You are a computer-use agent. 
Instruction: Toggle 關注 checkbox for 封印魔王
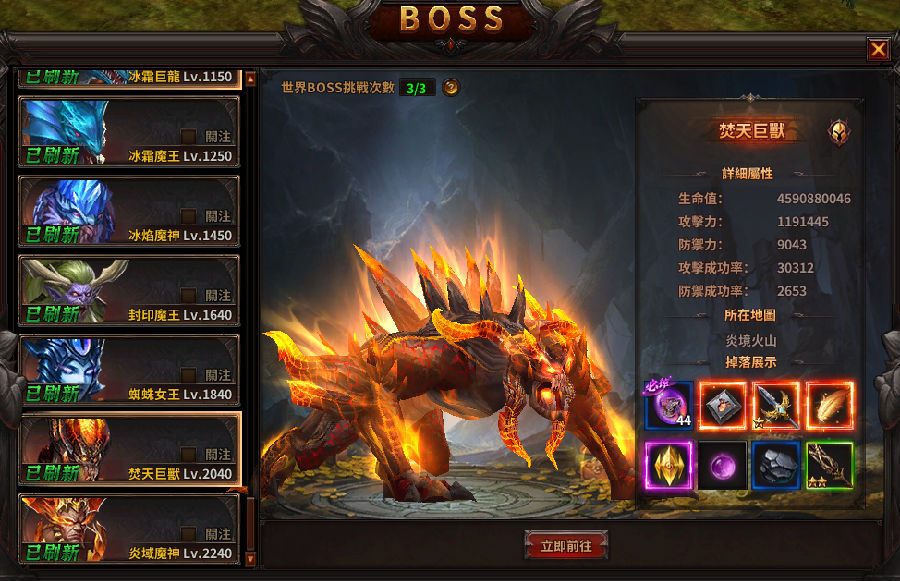[x=188, y=295]
